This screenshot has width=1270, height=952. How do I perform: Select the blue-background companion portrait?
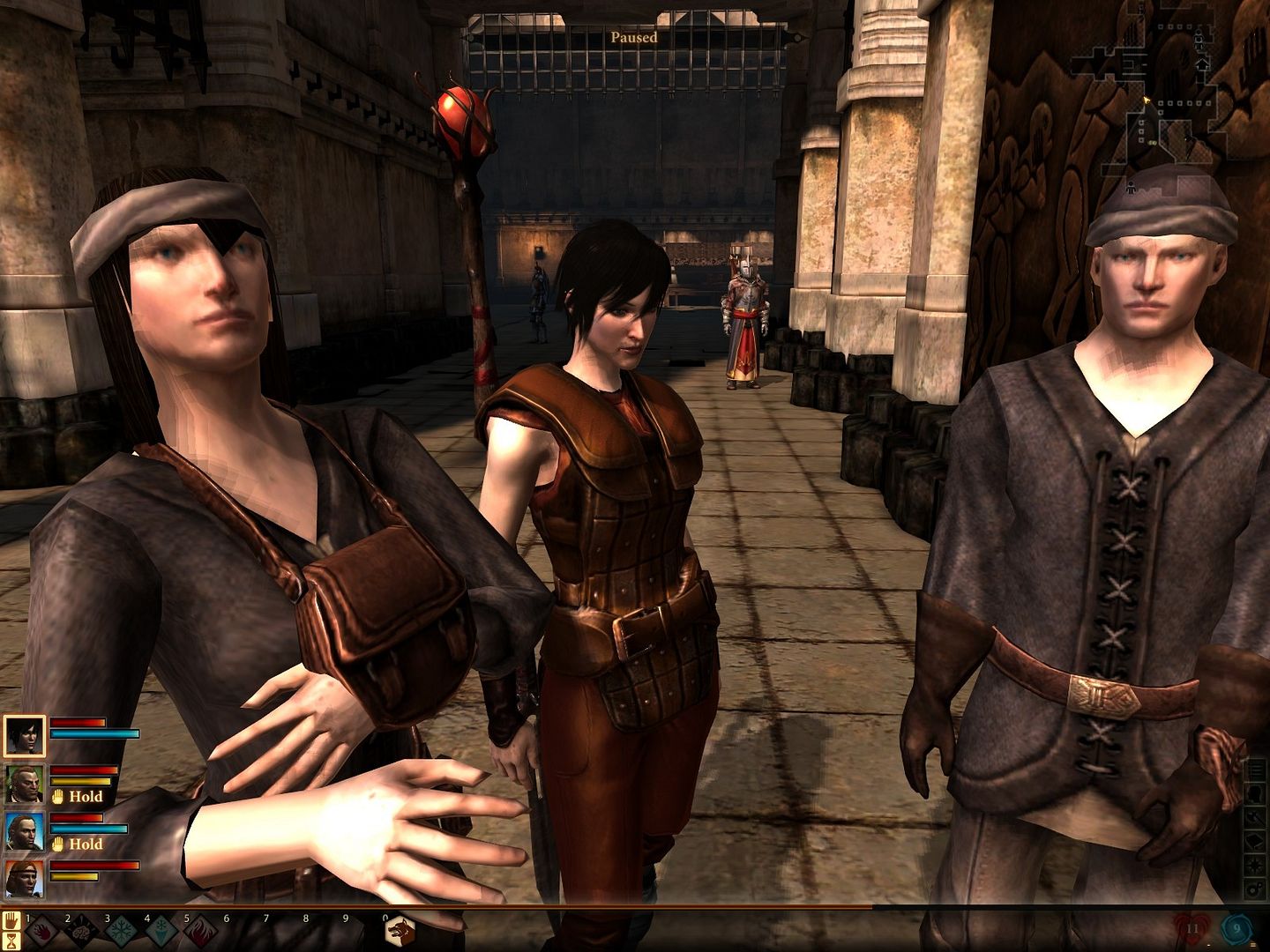[x=24, y=831]
